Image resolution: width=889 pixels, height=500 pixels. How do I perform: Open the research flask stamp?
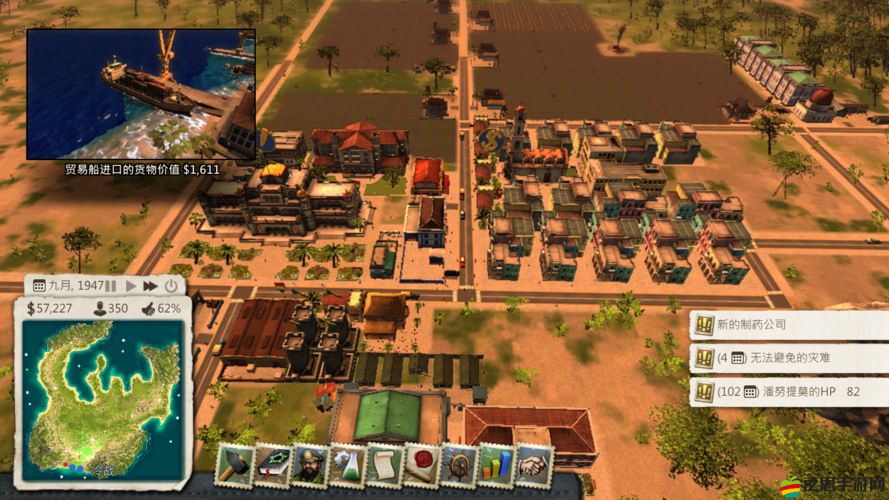(346, 467)
